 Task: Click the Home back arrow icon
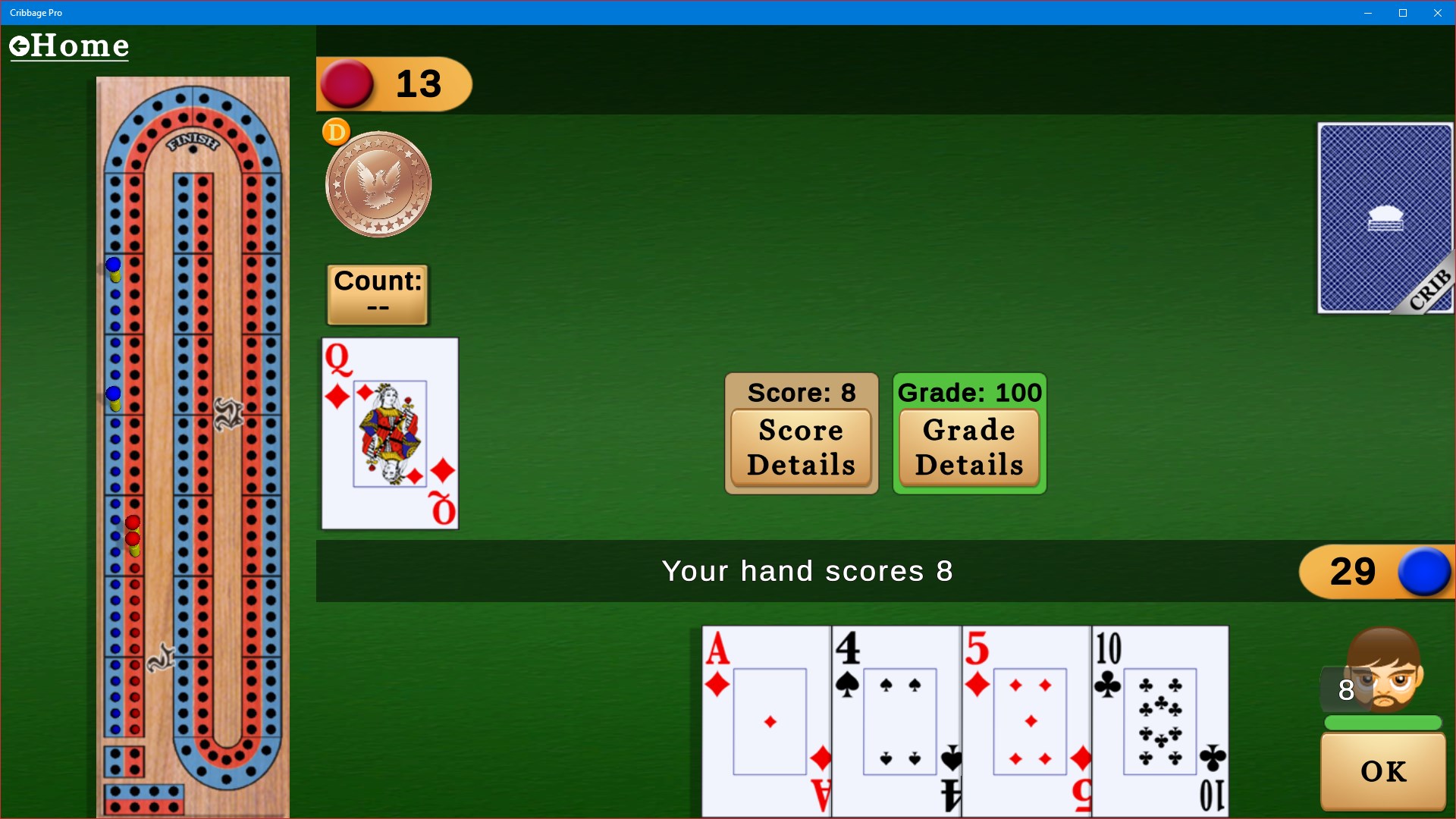(20, 45)
